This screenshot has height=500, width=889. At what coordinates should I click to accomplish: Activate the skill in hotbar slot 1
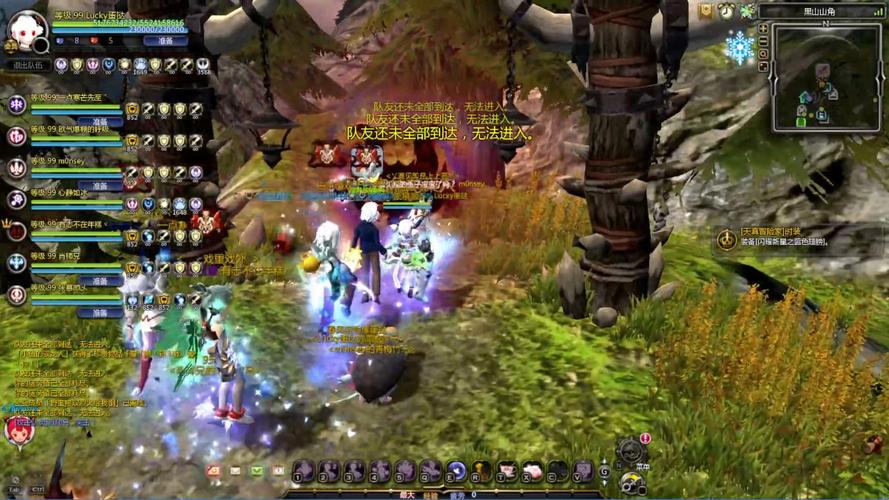[304, 471]
